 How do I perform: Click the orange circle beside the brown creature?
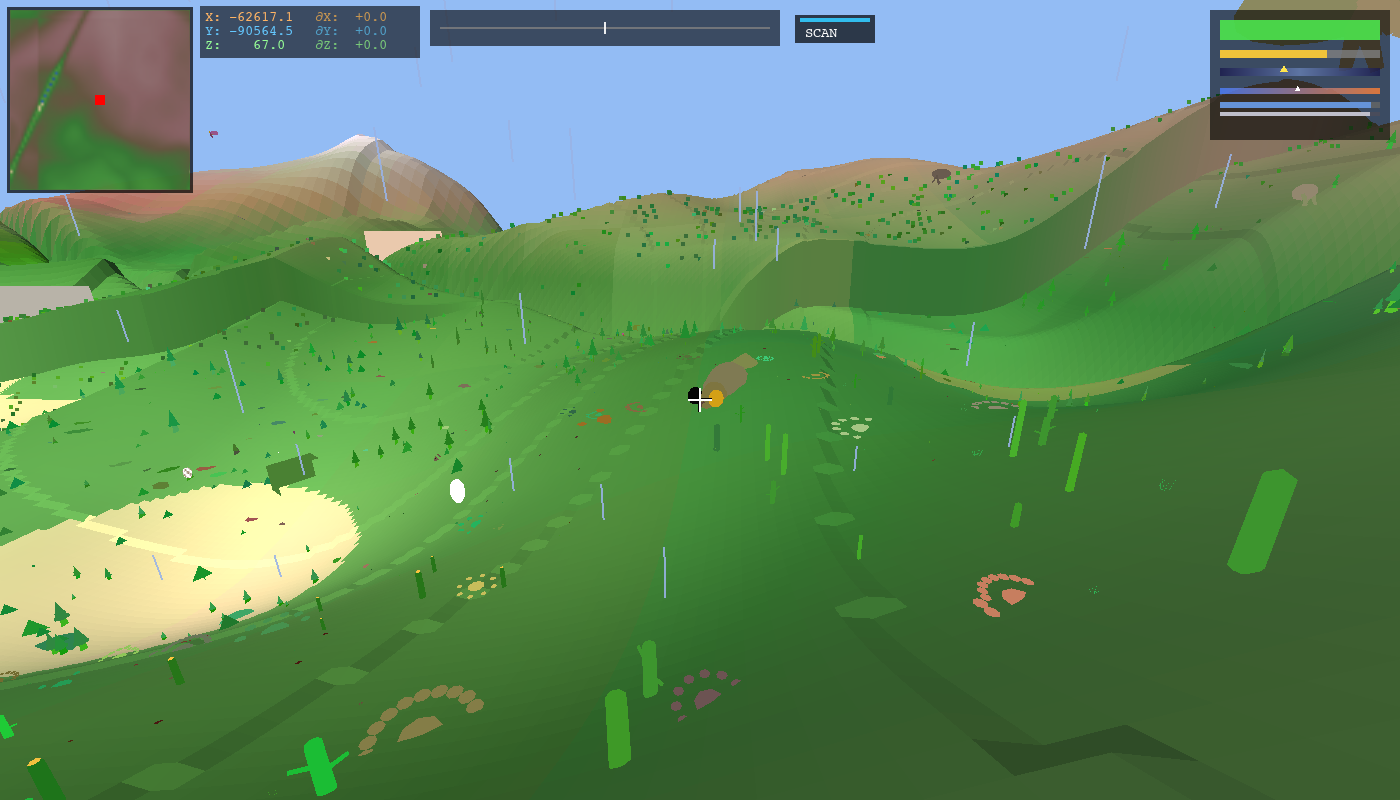[714, 398]
